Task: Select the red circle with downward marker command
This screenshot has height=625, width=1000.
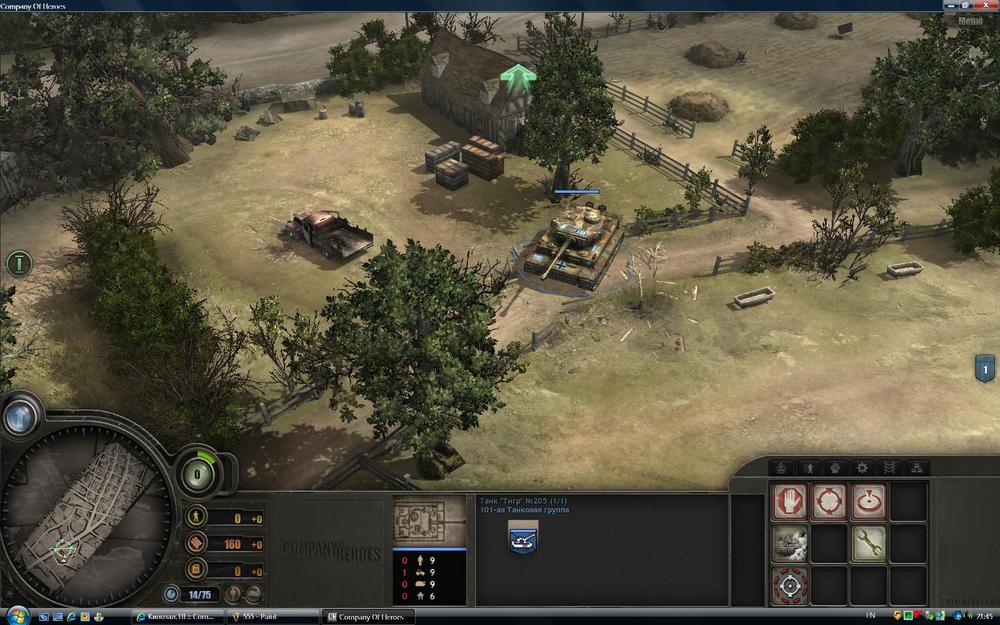Action: 869,501
